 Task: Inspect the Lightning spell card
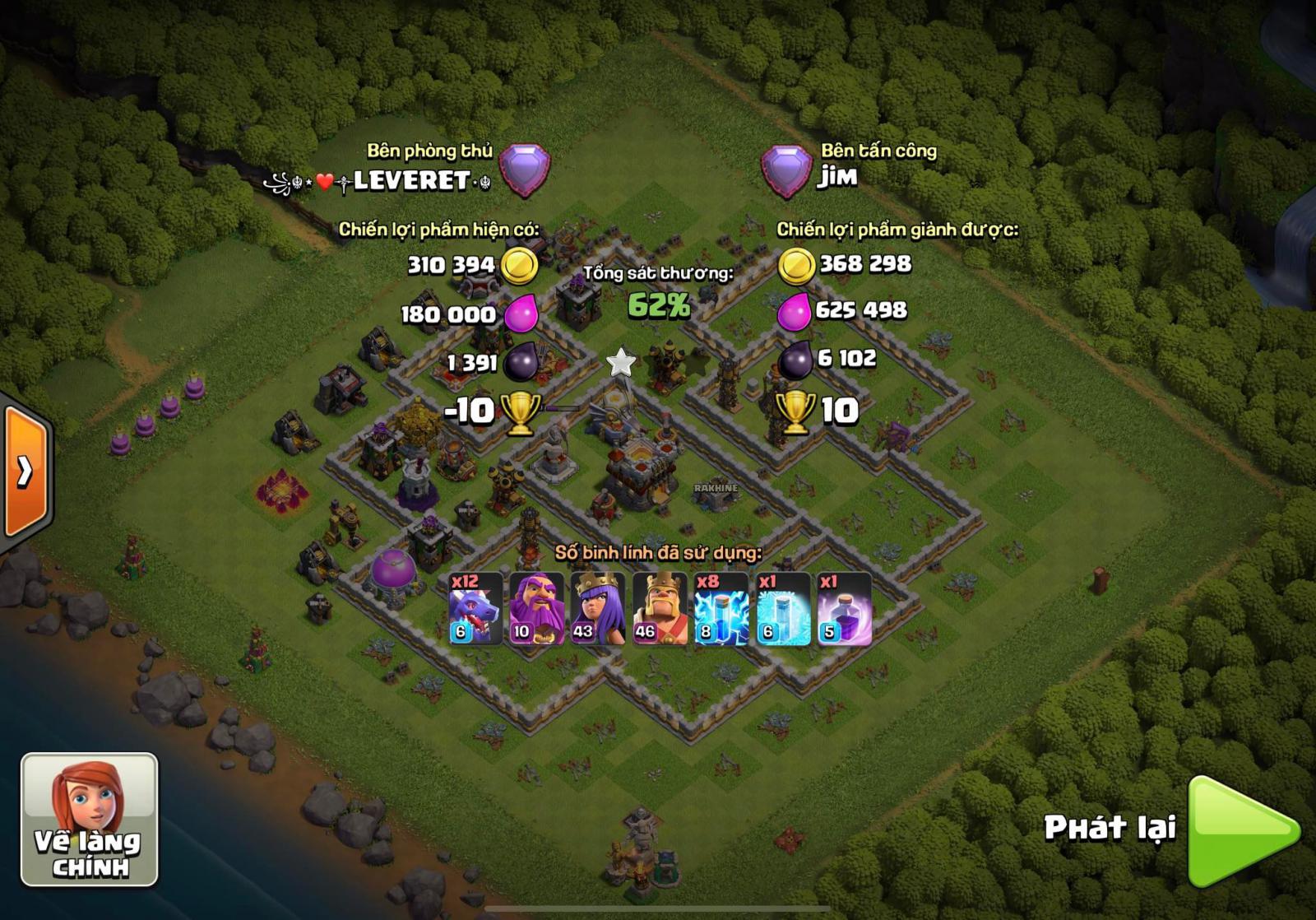721,609
